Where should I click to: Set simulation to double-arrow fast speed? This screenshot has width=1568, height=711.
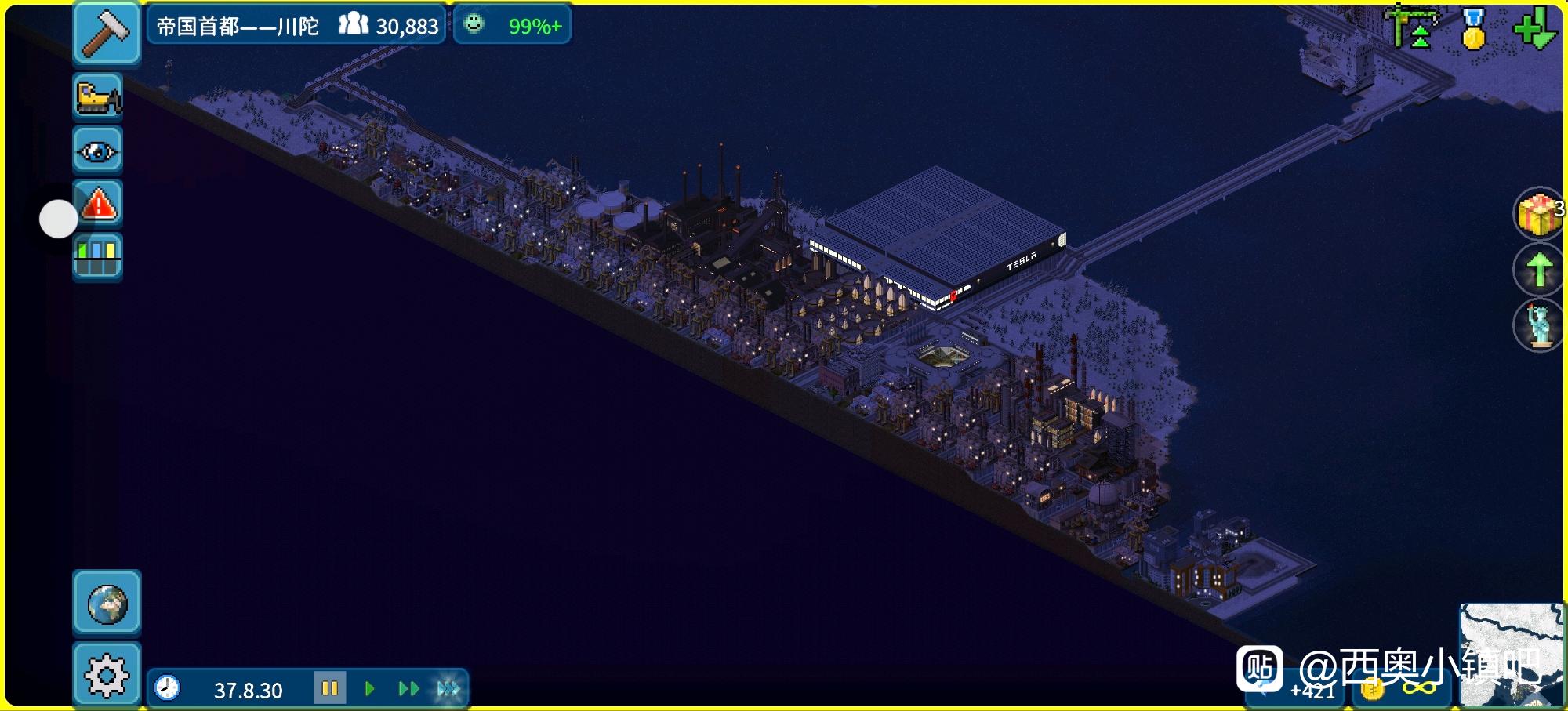[x=408, y=688]
